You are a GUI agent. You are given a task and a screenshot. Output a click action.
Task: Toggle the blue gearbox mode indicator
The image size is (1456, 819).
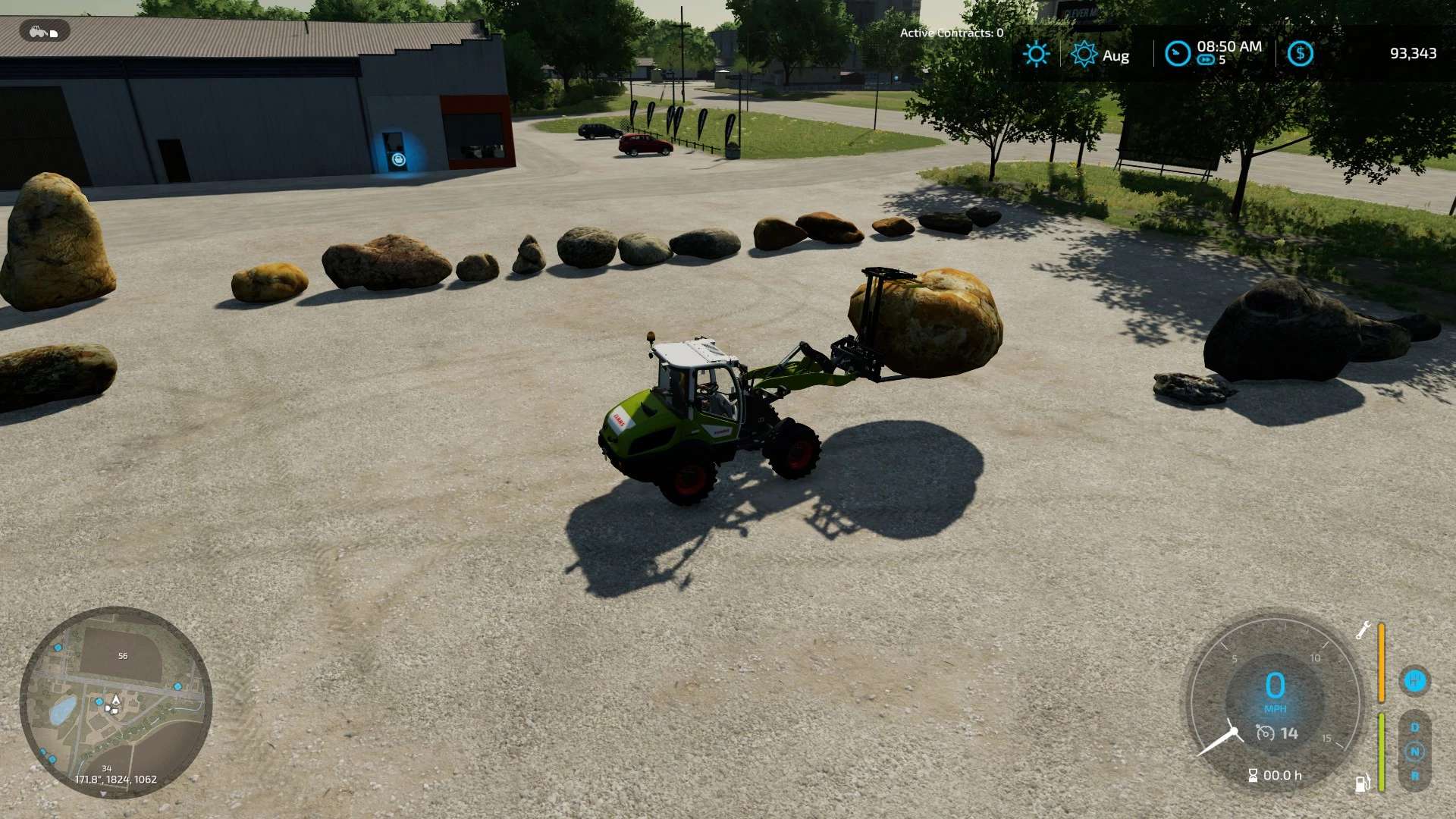tap(1414, 680)
